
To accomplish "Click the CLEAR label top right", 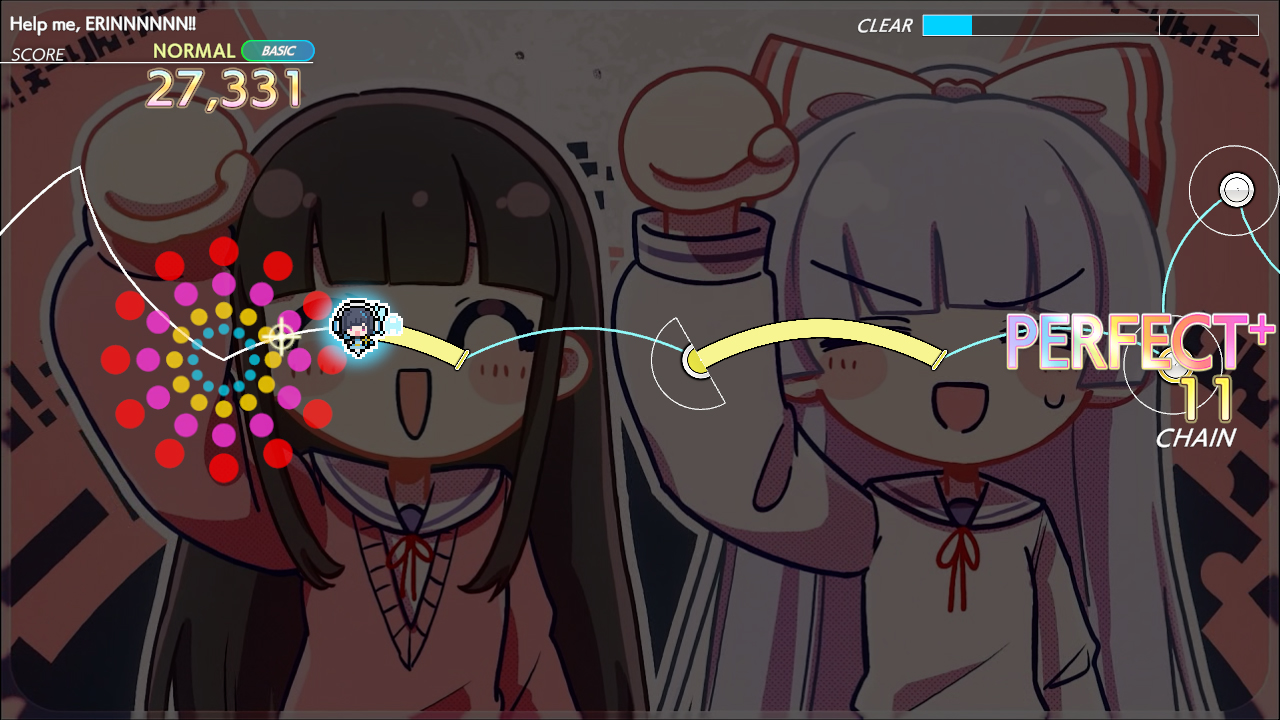I will point(884,24).
